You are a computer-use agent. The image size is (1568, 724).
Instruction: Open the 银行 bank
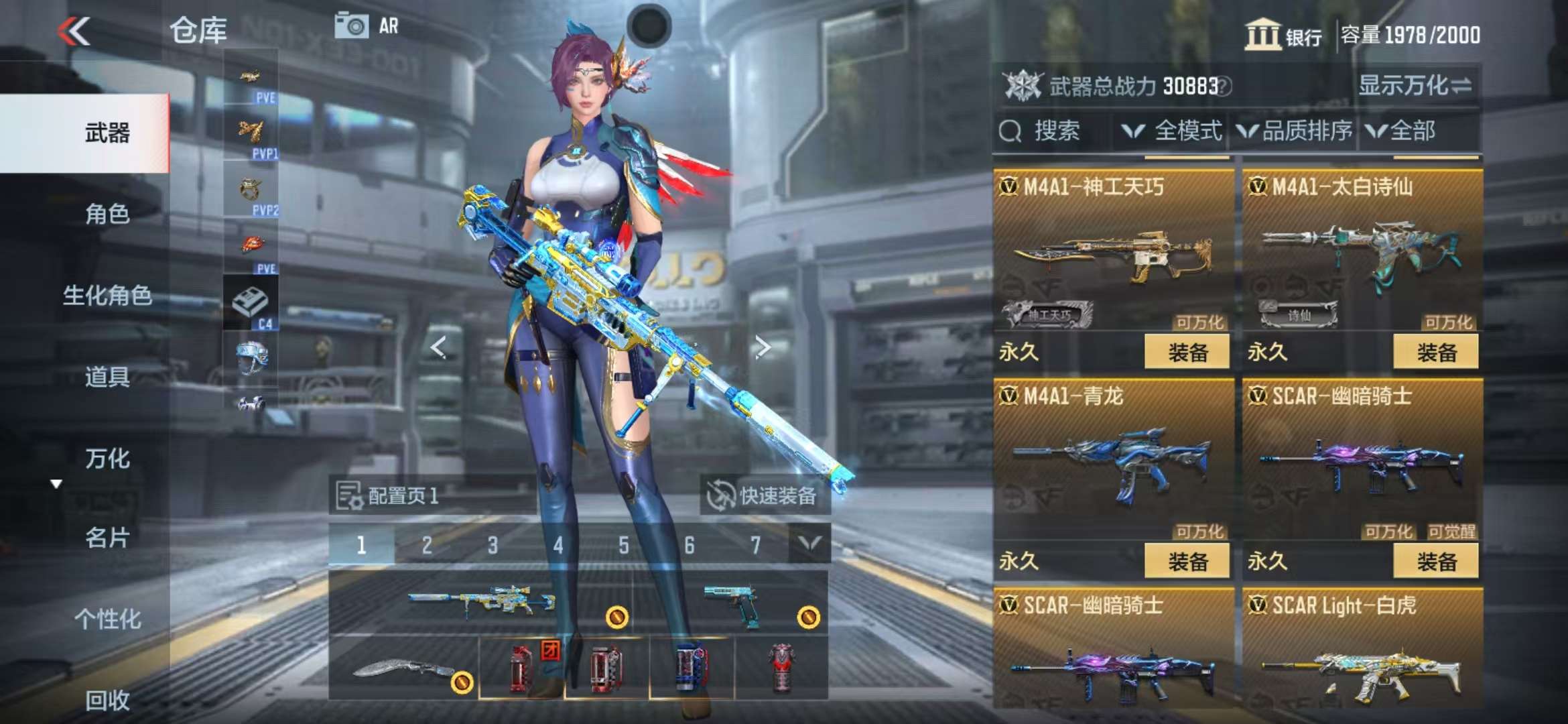(1283, 35)
